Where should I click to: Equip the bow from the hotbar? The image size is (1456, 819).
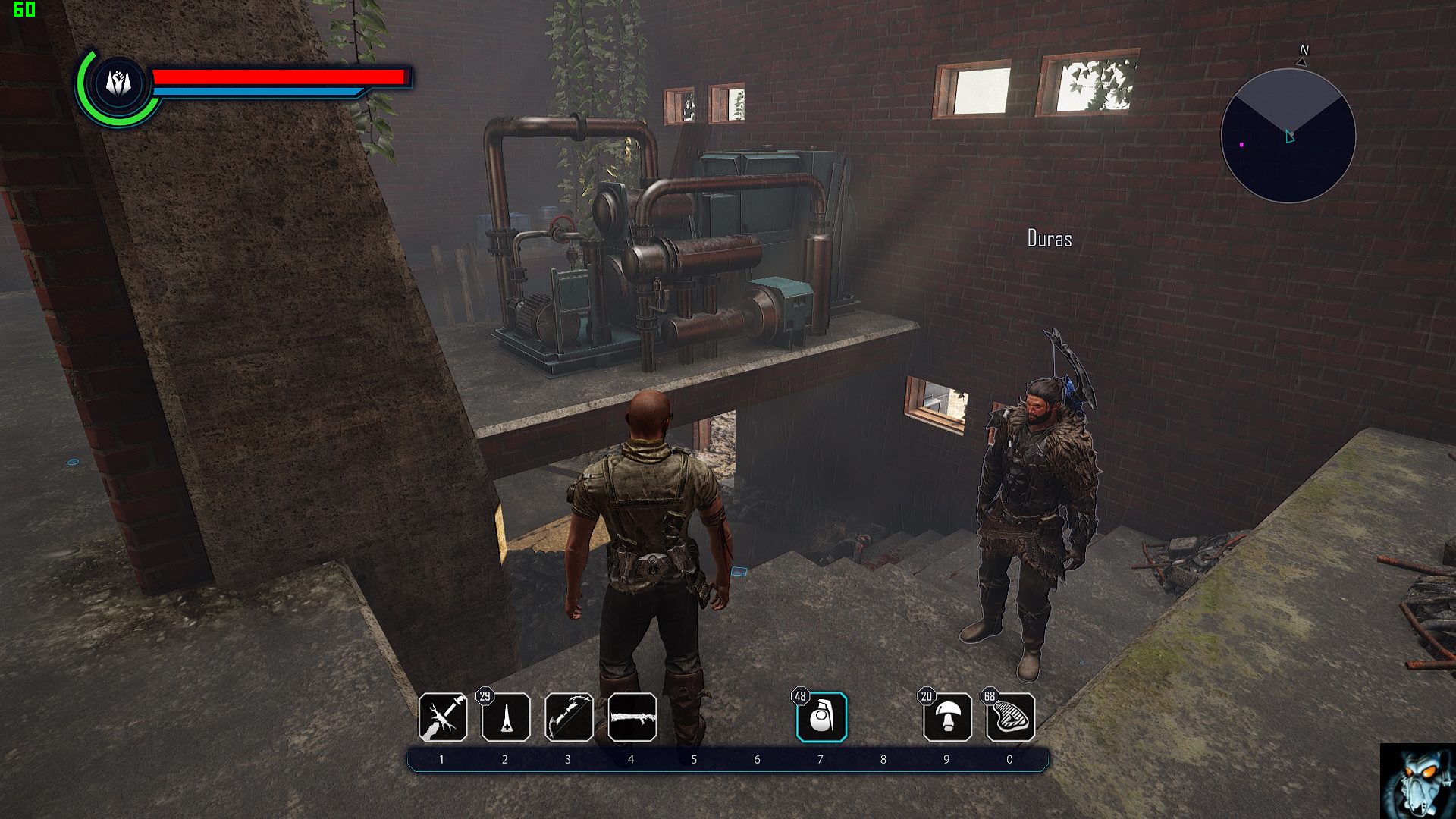[569, 717]
